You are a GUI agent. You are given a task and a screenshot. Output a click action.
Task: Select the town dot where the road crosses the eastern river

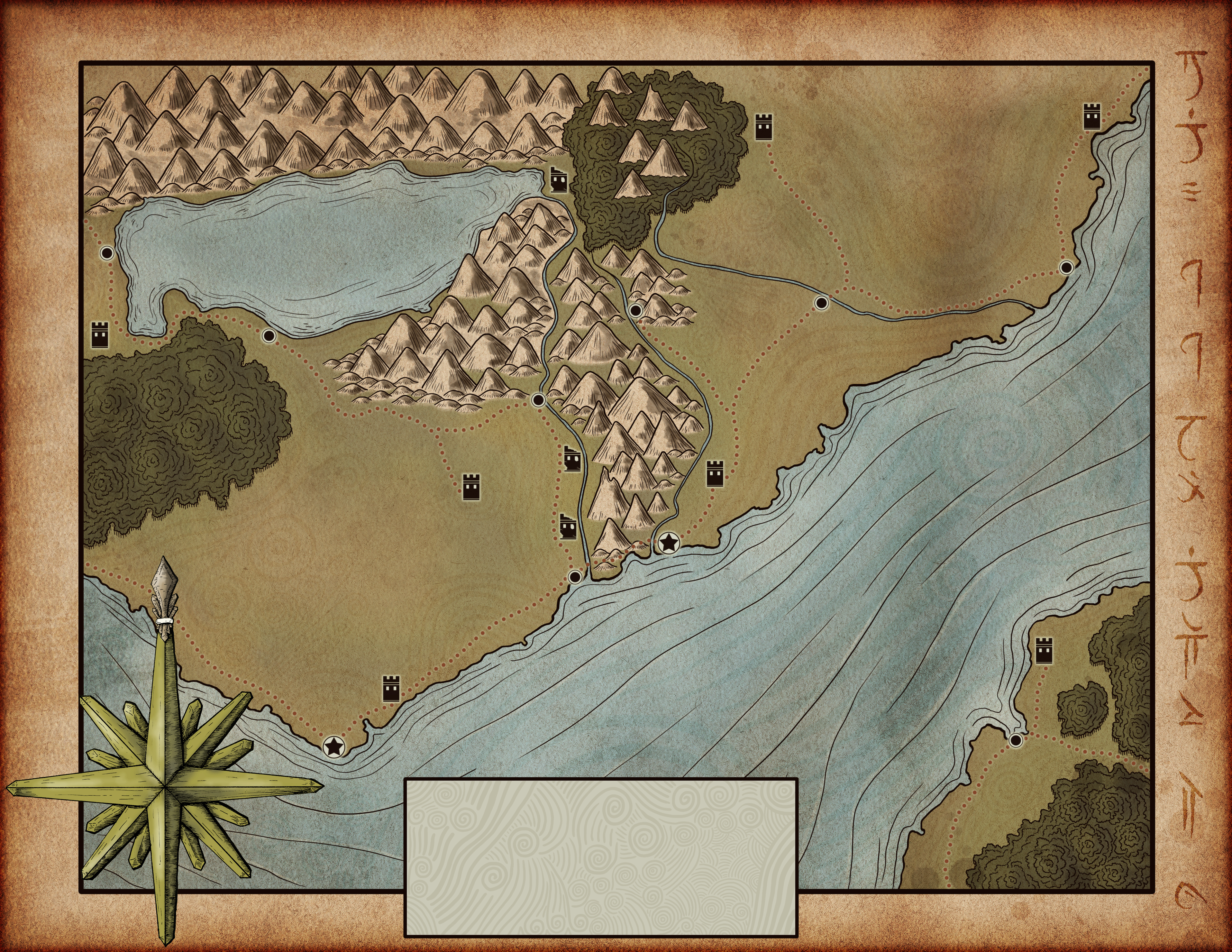[x=821, y=303]
